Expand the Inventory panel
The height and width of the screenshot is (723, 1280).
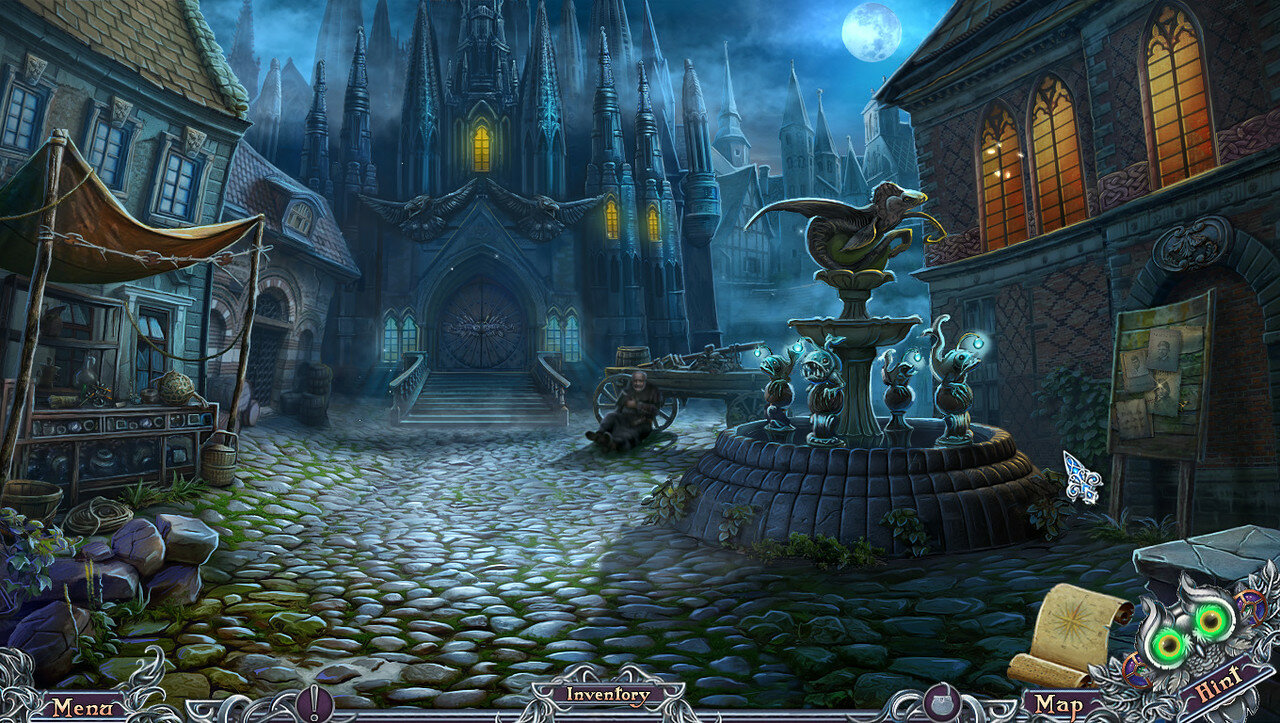coord(608,694)
